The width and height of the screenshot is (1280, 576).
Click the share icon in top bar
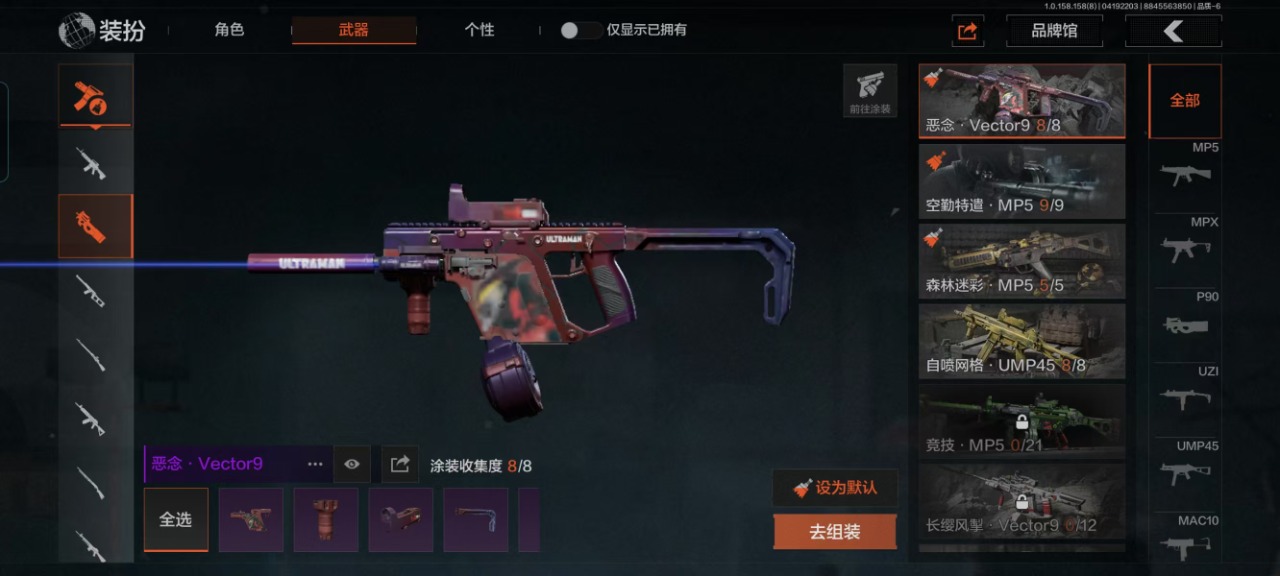(967, 31)
